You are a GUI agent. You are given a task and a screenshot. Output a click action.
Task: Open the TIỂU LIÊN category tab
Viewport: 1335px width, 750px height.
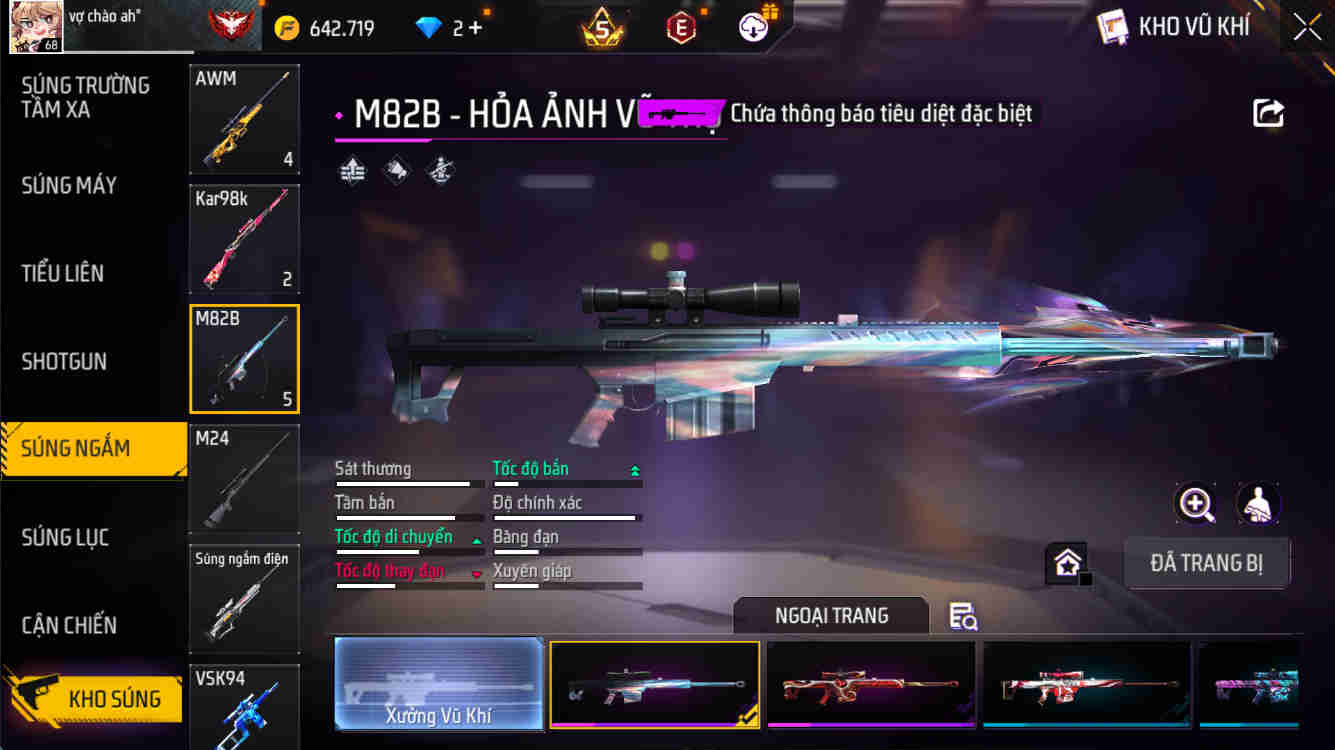click(64, 273)
